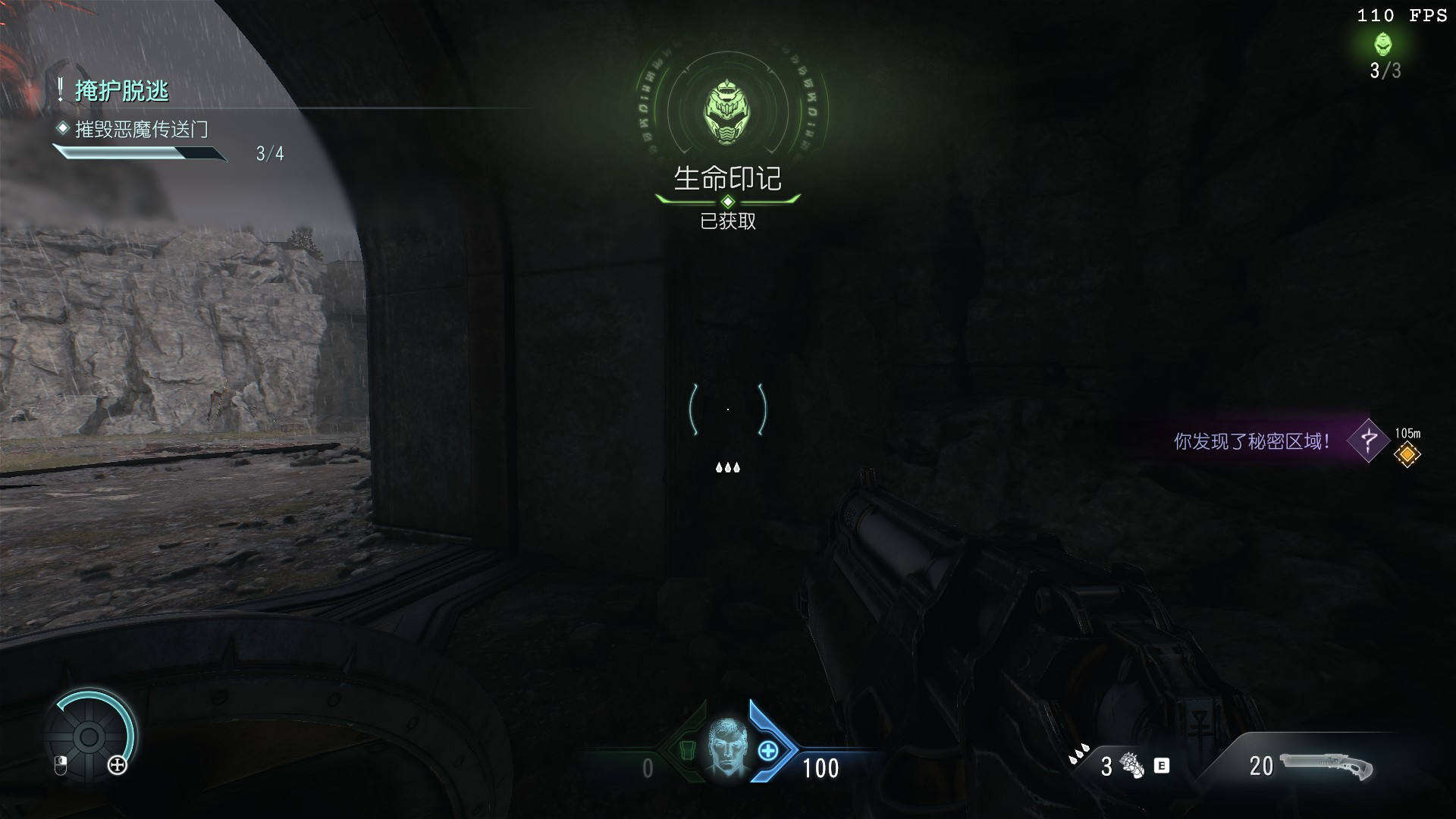Select the 摧毁恶魔传送门 sub-objective entry
The image size is (1456, 819).
141,130
